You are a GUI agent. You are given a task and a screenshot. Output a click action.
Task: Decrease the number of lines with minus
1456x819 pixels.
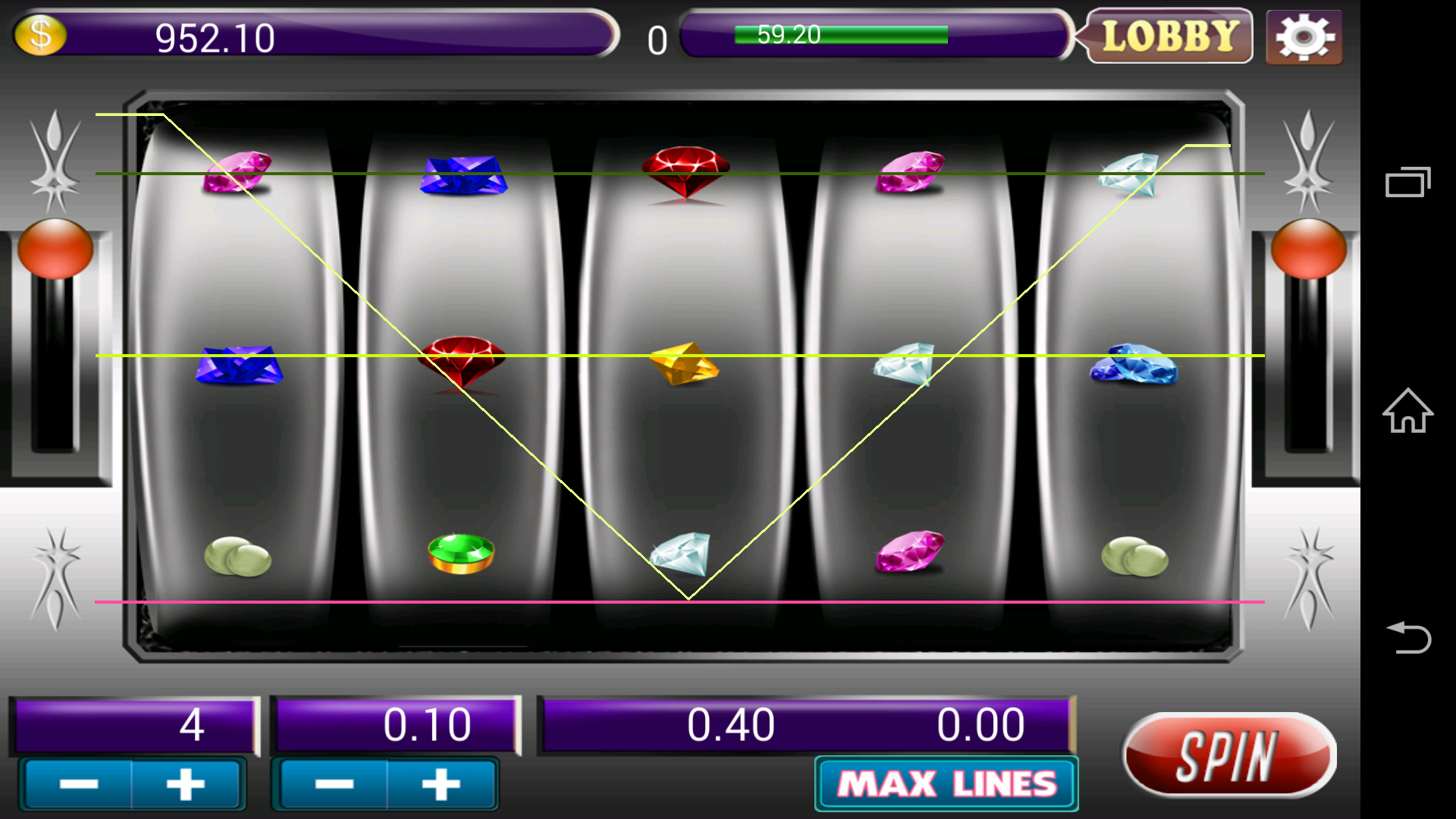coord(79,784)
